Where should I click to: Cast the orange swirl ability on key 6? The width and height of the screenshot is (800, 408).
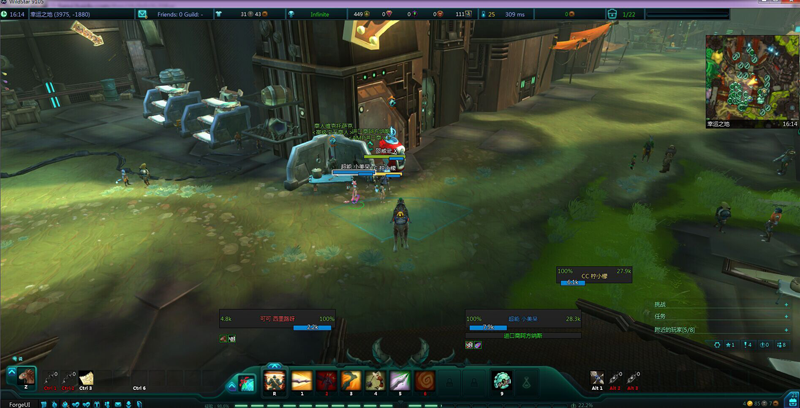tap(425, 381)
